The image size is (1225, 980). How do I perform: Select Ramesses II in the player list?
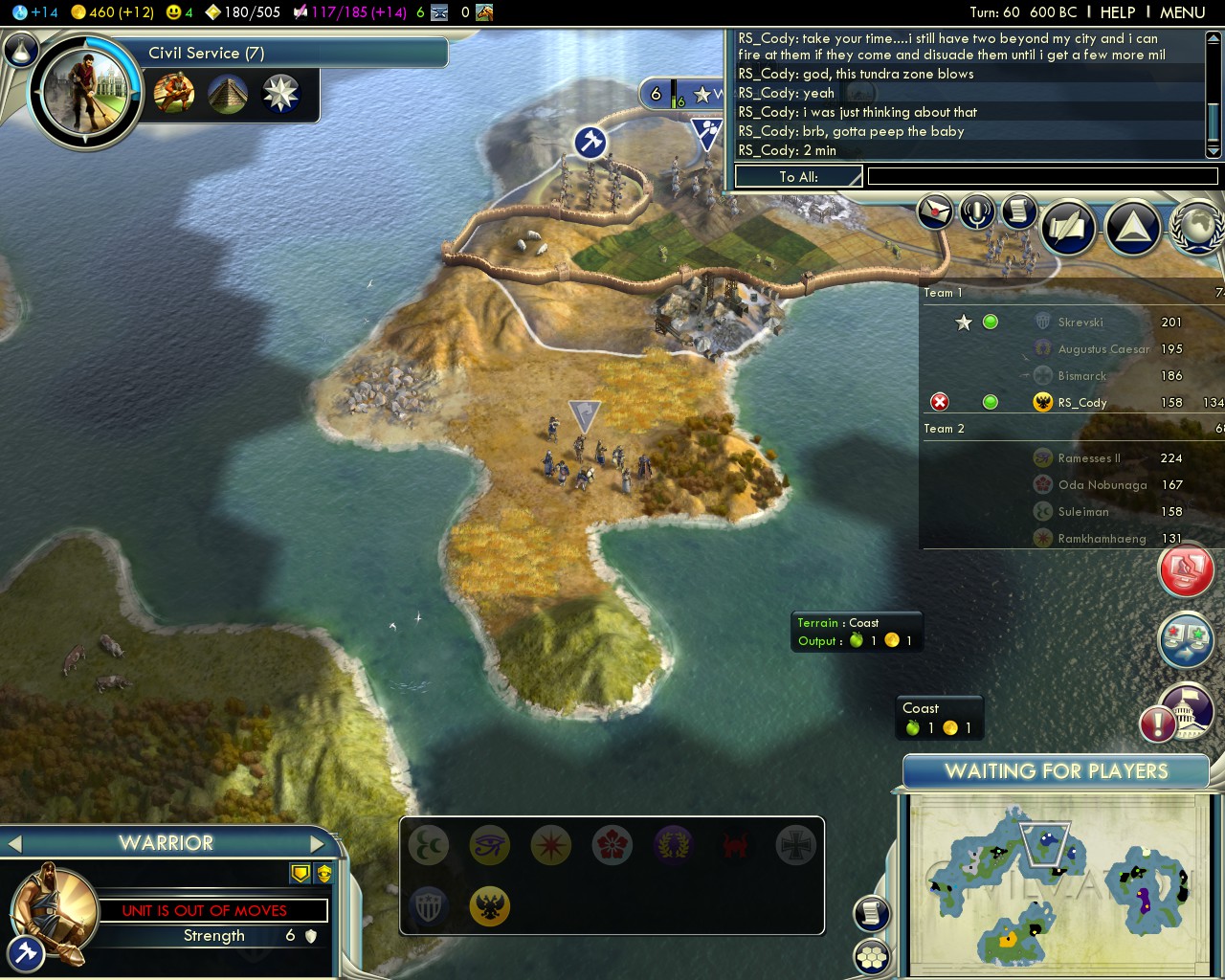tap(1088, 458)
